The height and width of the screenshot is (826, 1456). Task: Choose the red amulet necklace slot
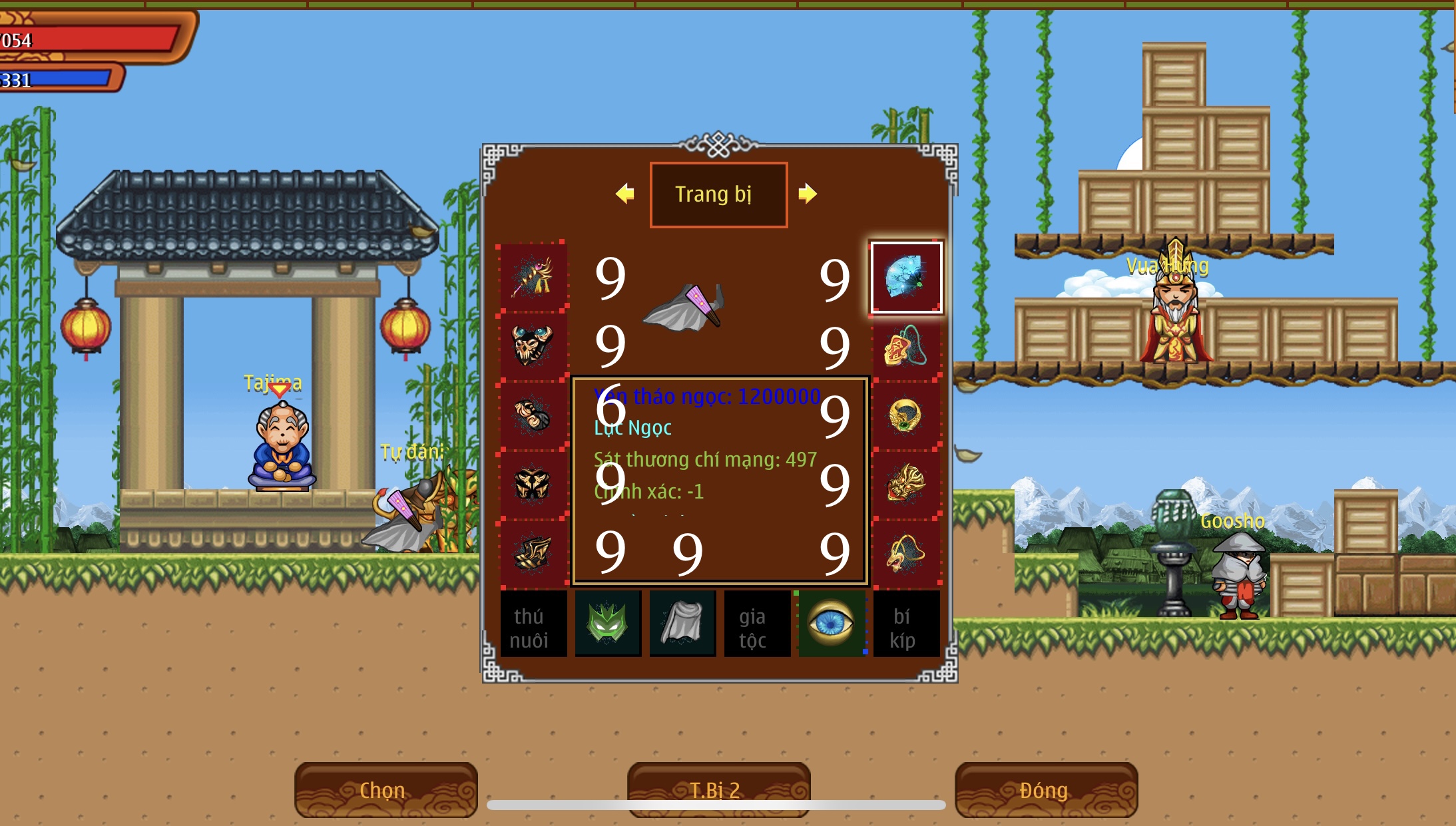906,347
